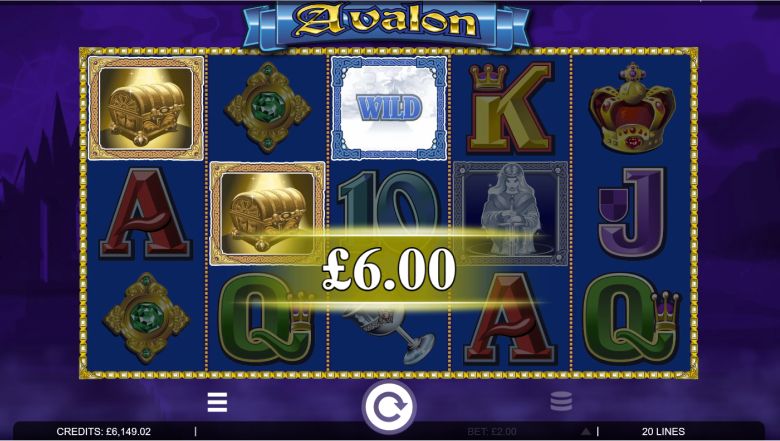Spin the reels with the circular arrow button

click(388, 408)
